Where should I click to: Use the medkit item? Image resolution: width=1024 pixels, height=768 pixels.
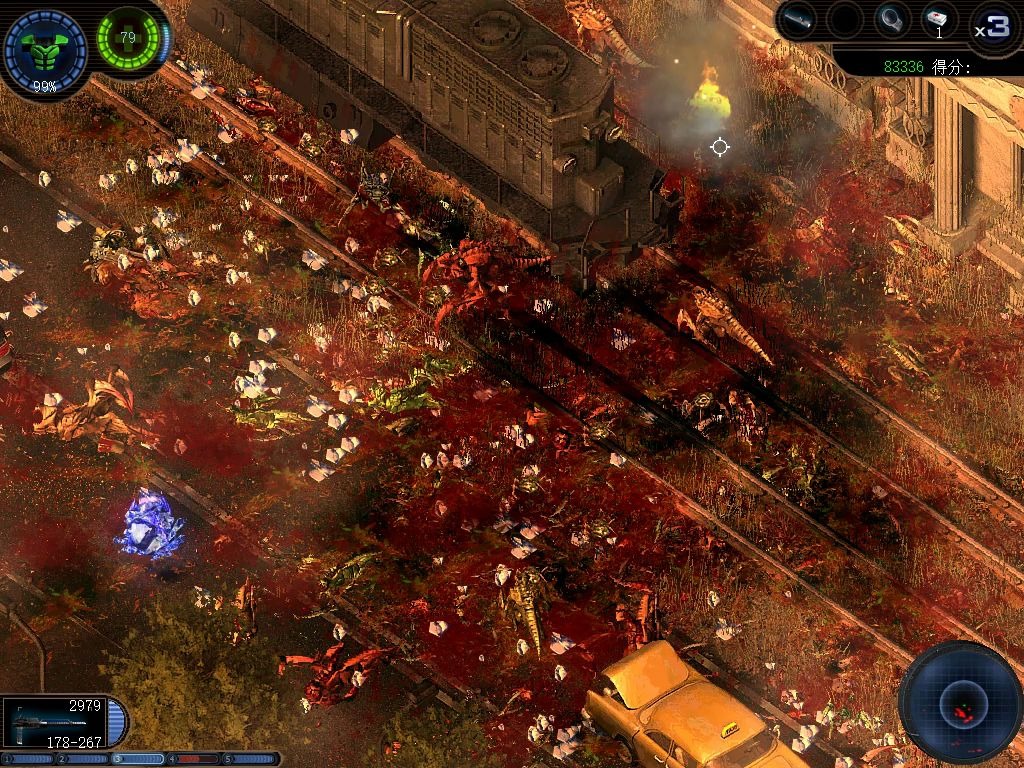click(938, 20)
